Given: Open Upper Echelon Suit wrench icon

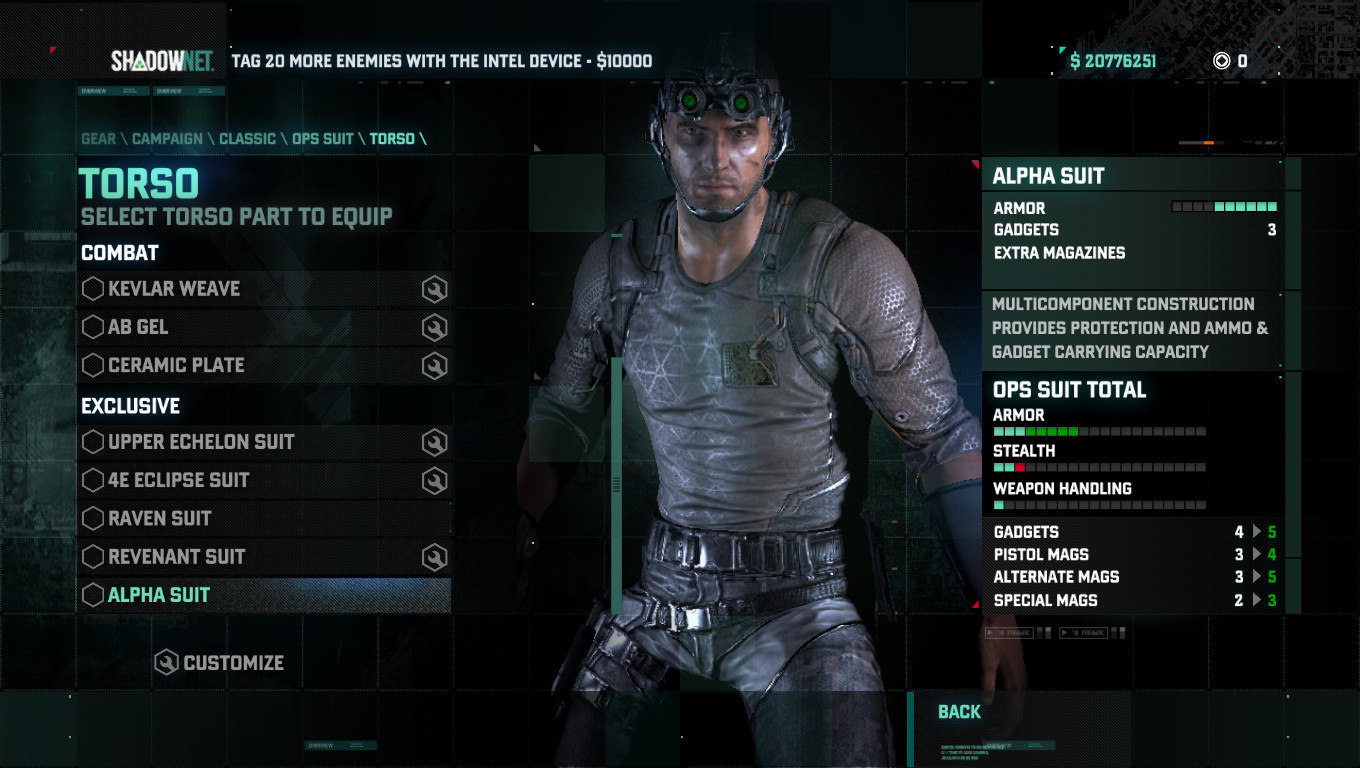Looking at the screenshot, I should 433,441.
